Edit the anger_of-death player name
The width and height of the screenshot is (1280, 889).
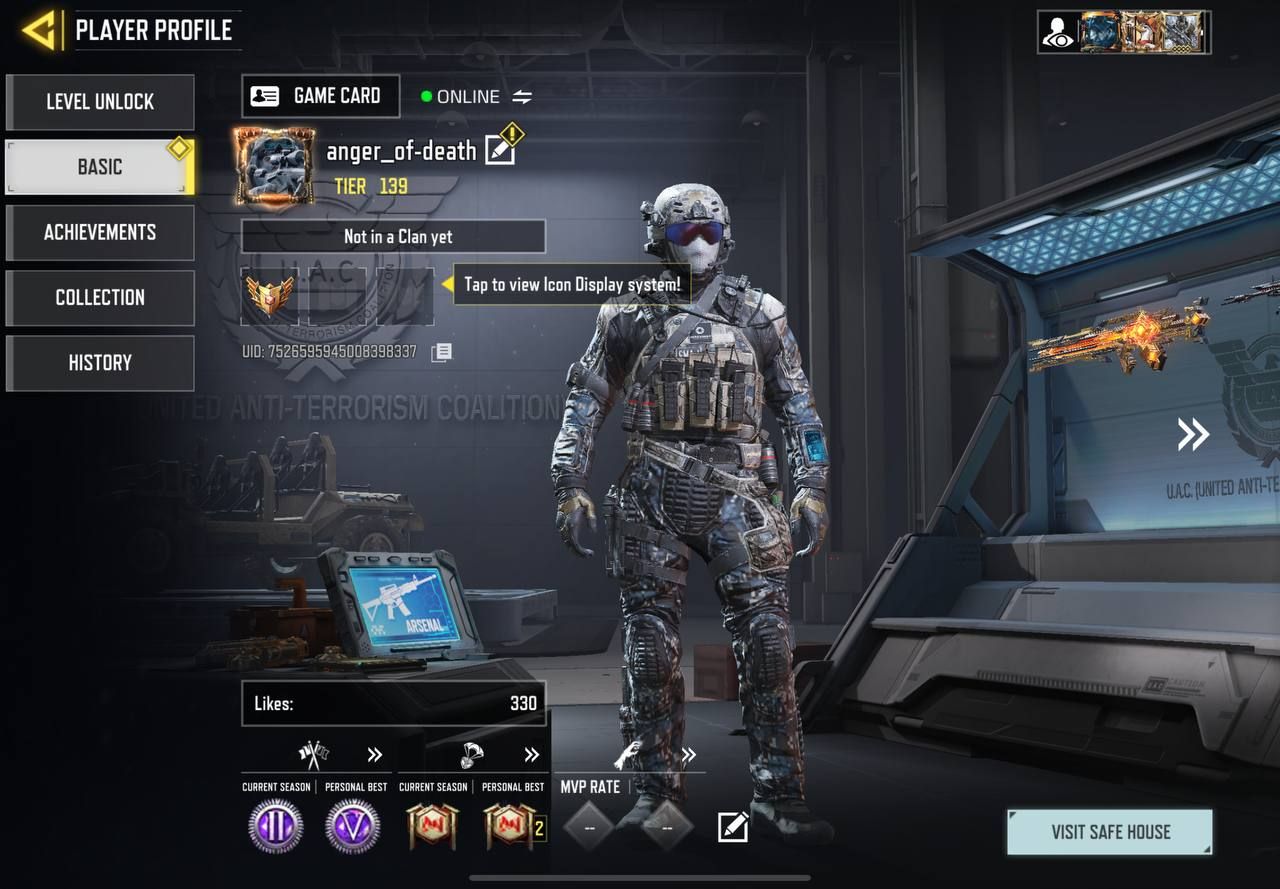[x=500, y=151]
